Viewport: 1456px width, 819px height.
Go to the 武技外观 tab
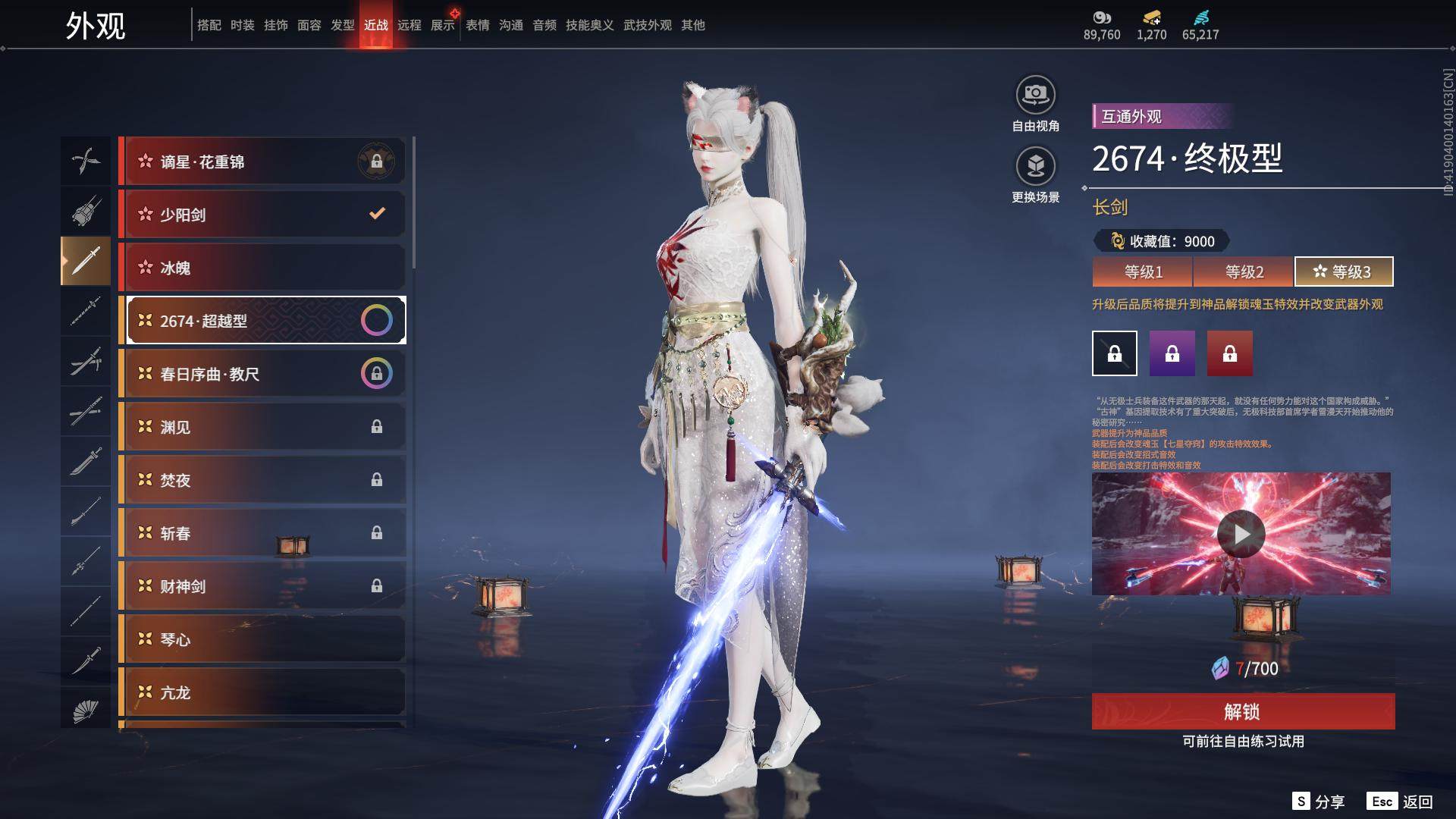(x=648, y=25)
